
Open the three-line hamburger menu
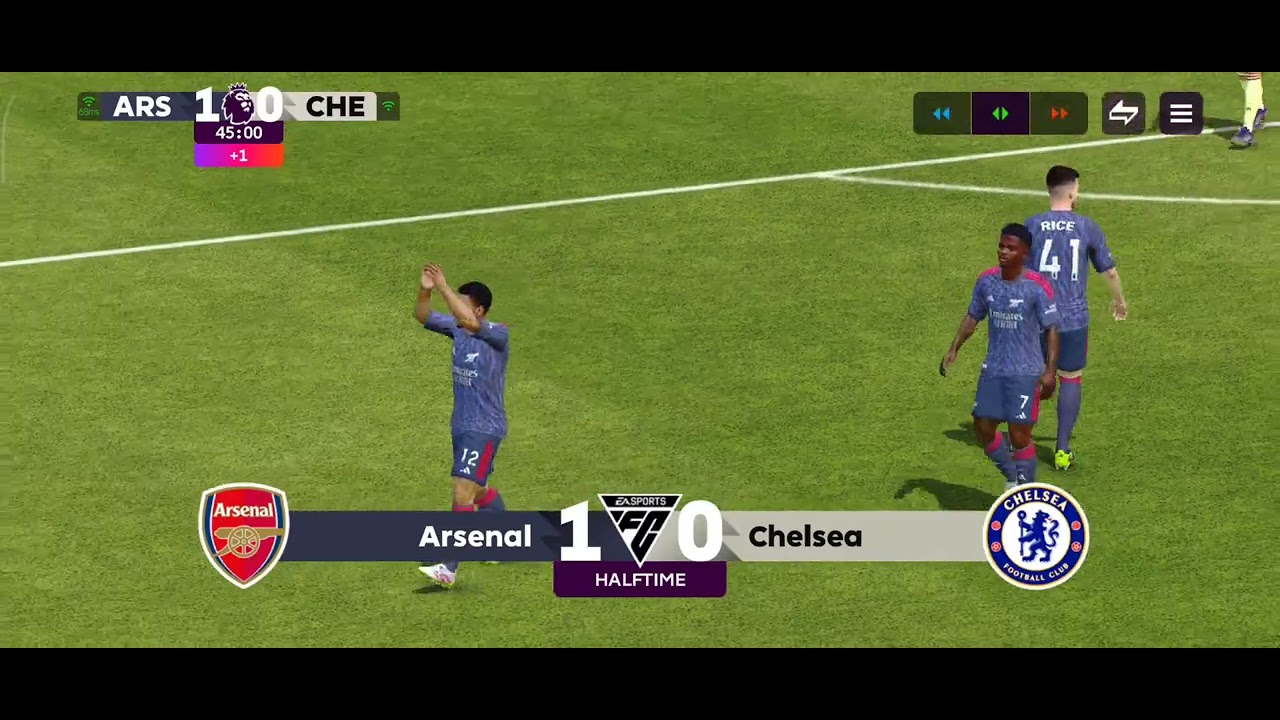click(x=1181, y=114)
